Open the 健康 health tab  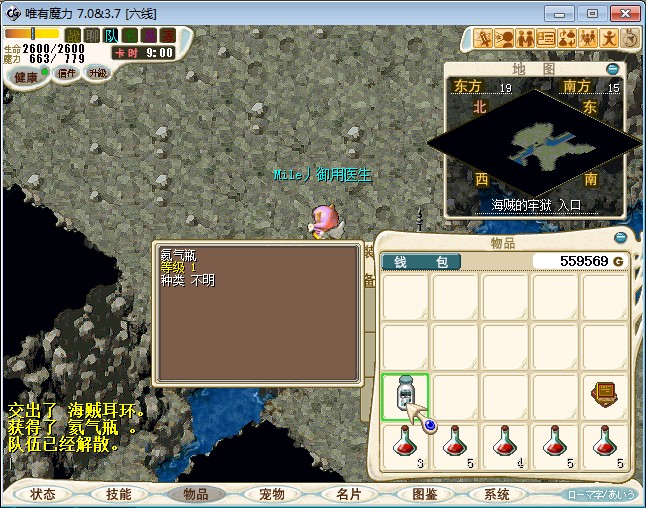coord(27,77)
